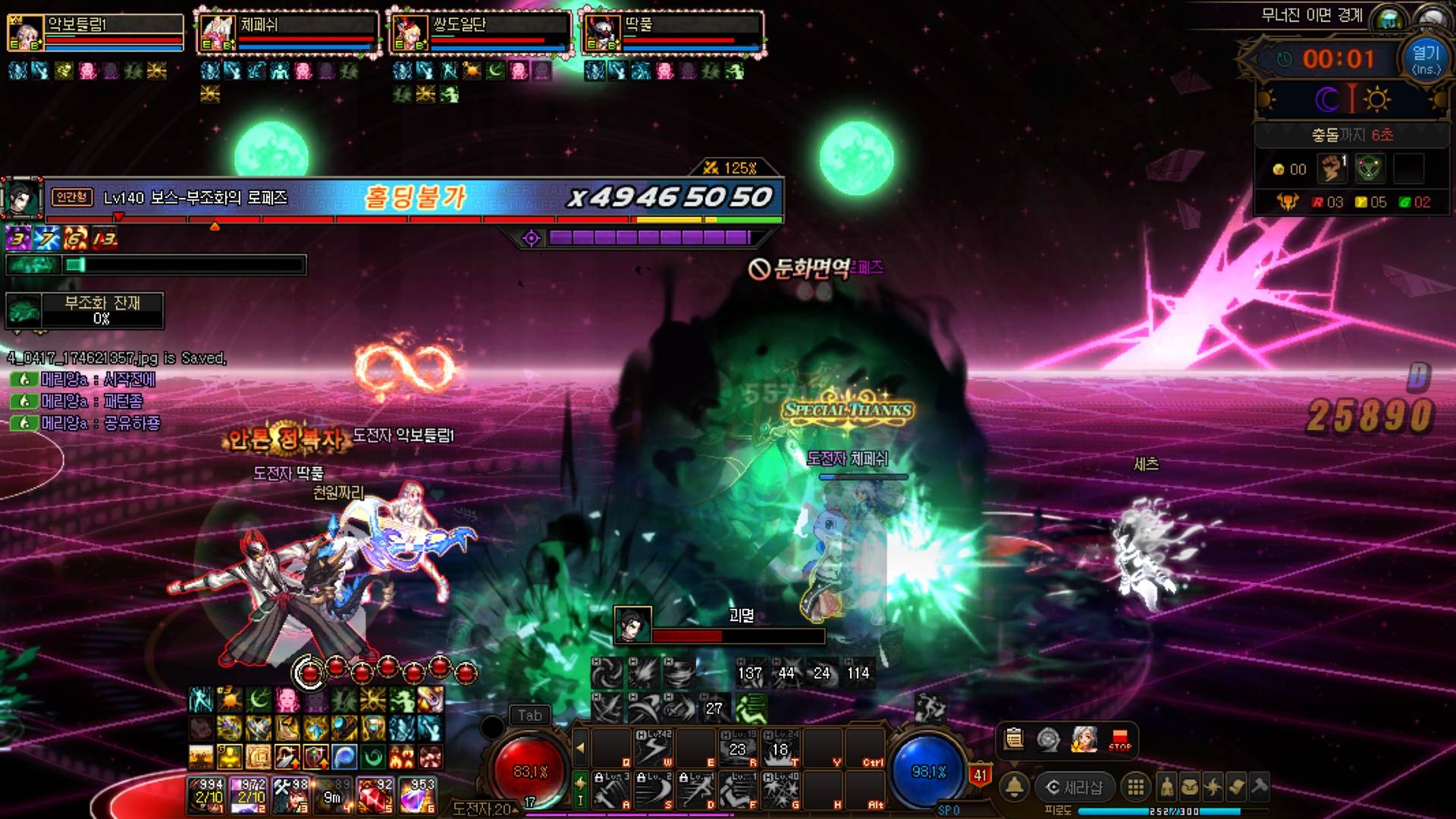Open the inventory pouch icon
This screenshot has height=819, width=1456.
(1190, 787)
